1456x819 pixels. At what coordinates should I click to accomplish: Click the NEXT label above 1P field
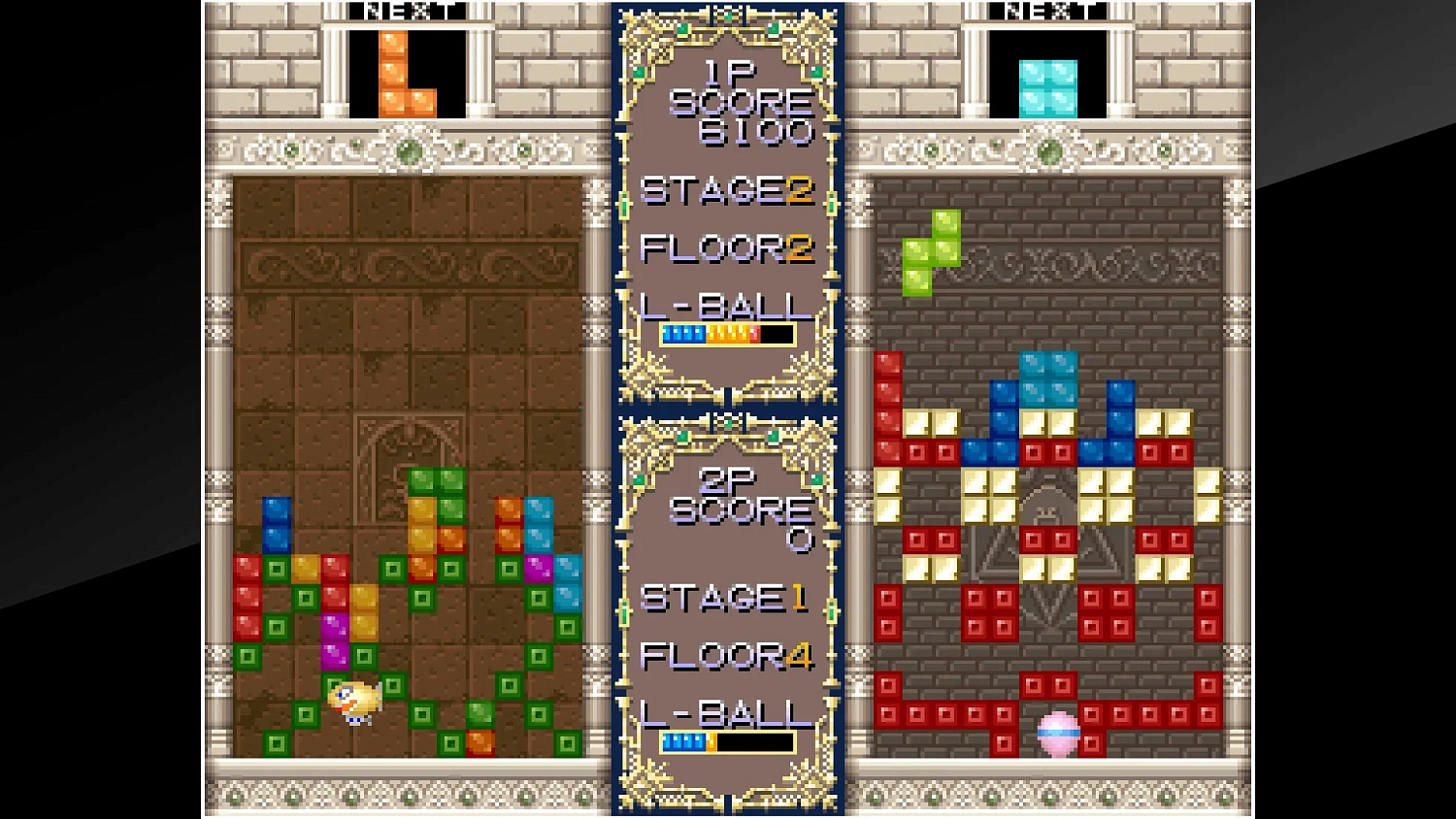[x=408, y=12]
